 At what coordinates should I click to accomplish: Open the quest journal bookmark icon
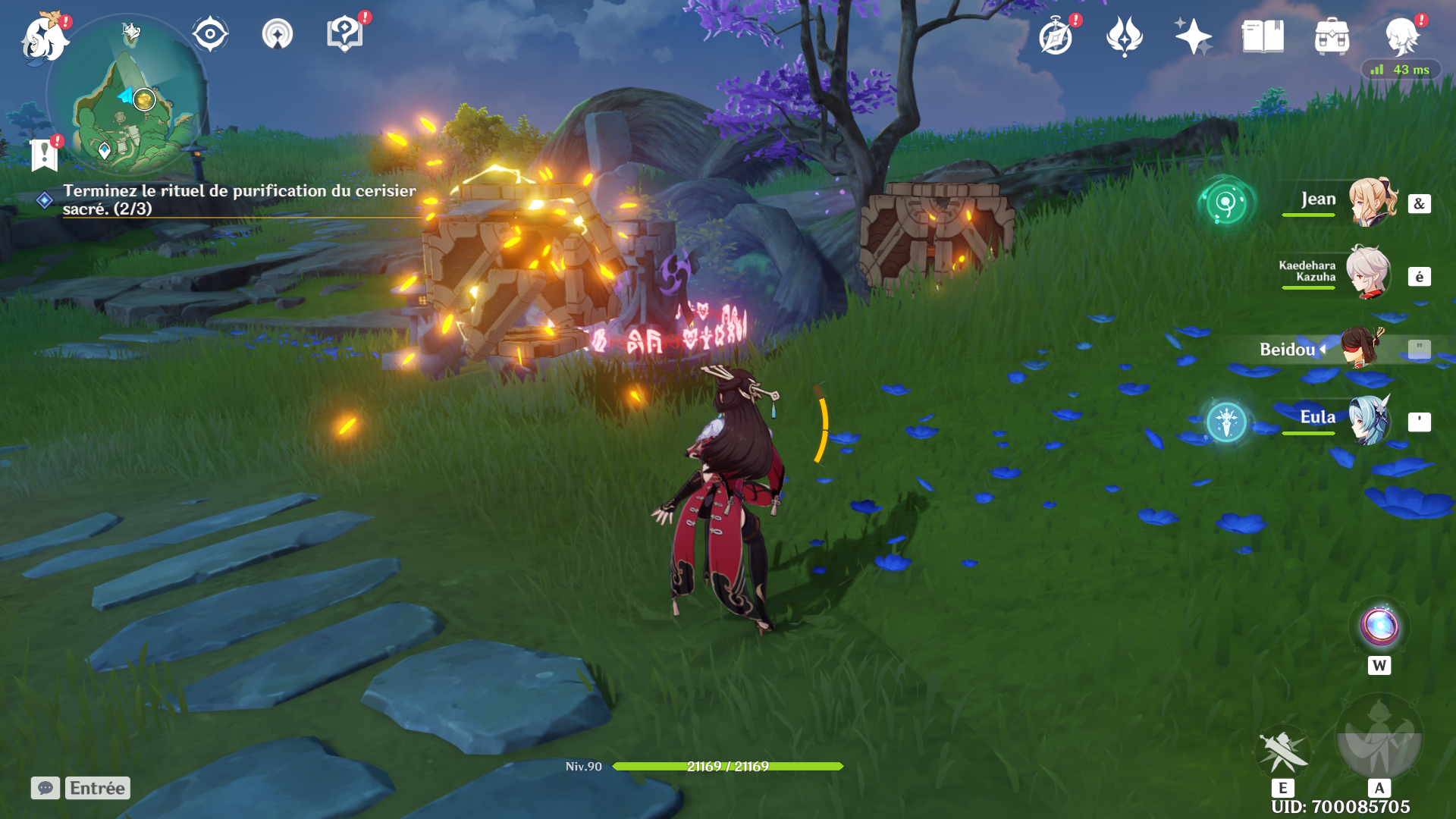click(45, 155)
